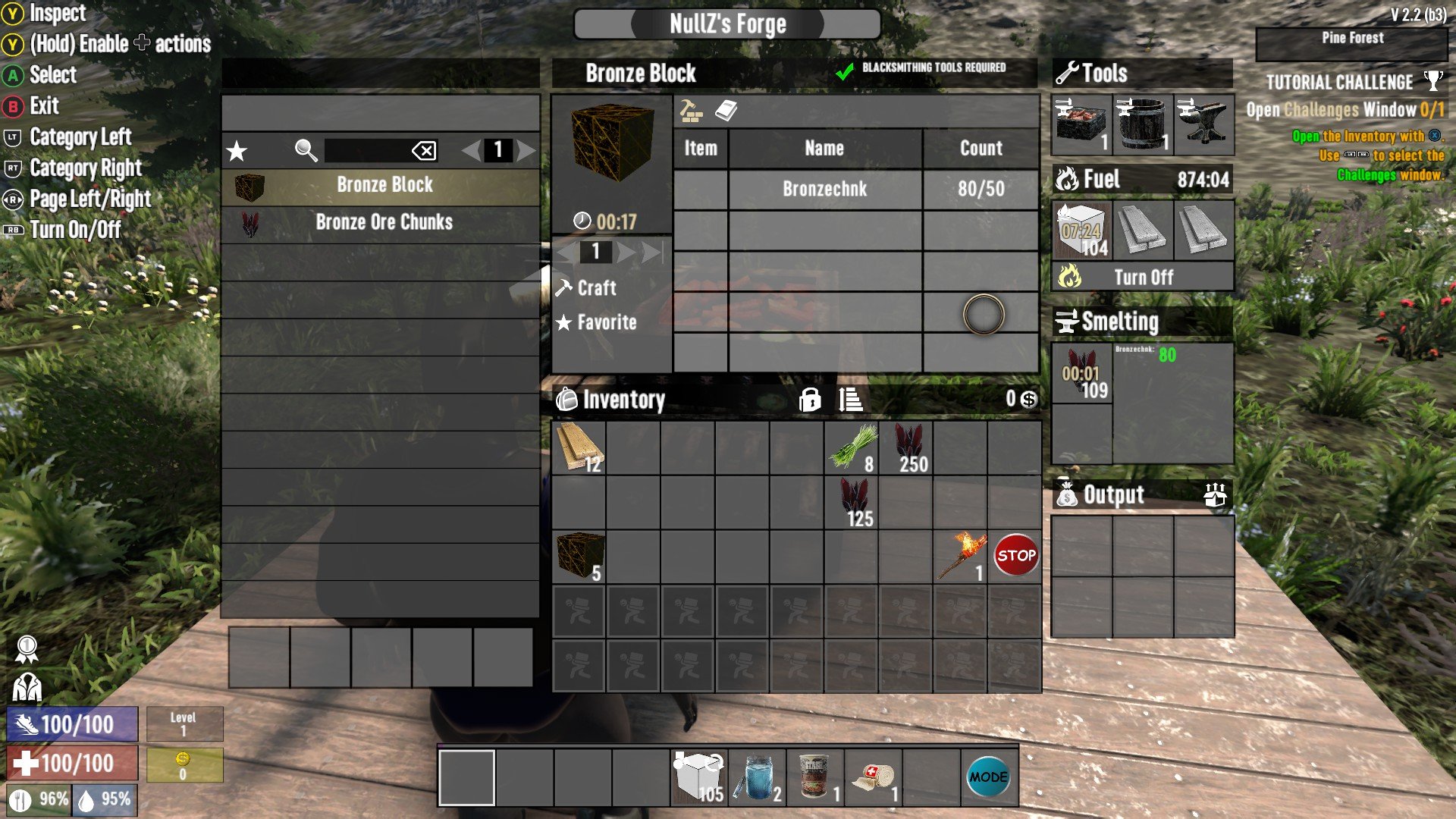The height and width of the screenshot is (819, 1456).
Task: Toggle the favorites star filter
Action: [x=237, y=151]
